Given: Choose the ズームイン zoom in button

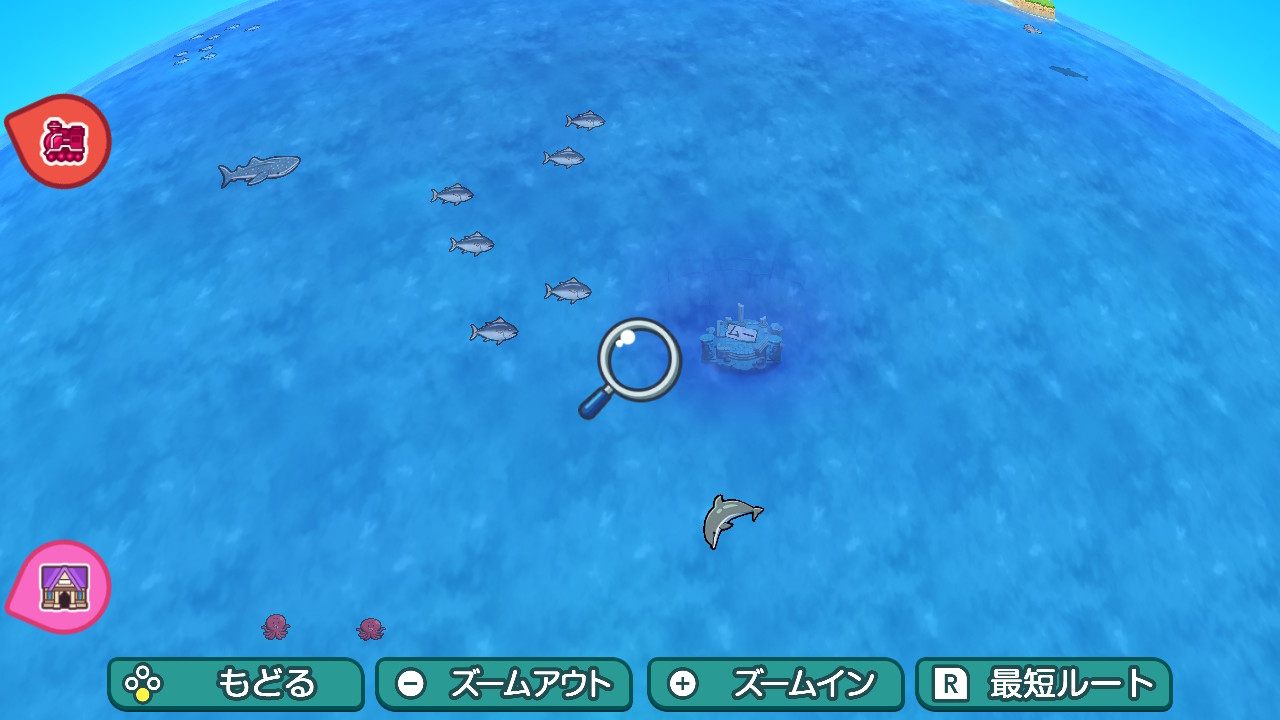Looking at the screenshot, I should [775, 684].
